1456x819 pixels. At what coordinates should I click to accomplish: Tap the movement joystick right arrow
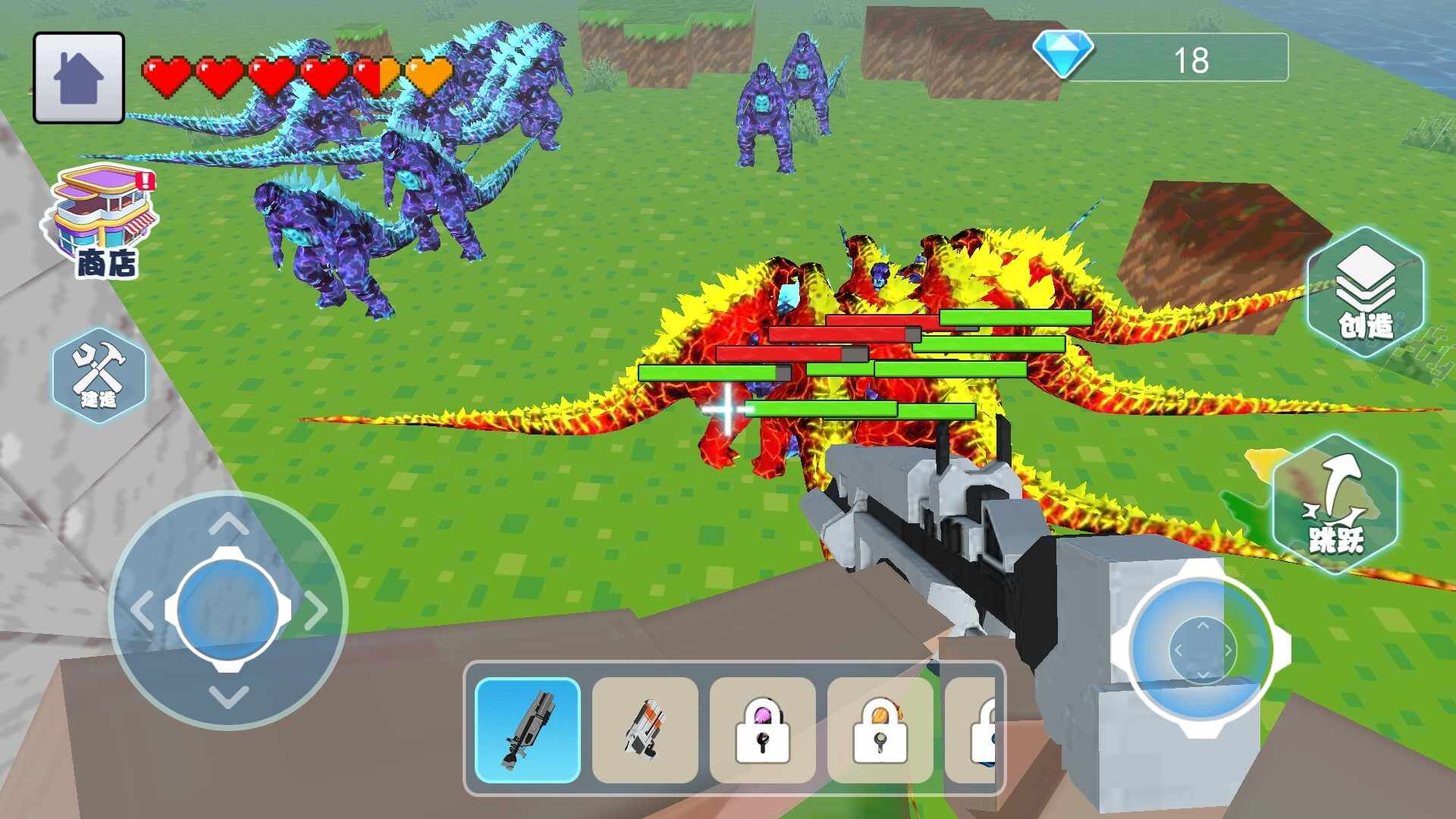315,610
